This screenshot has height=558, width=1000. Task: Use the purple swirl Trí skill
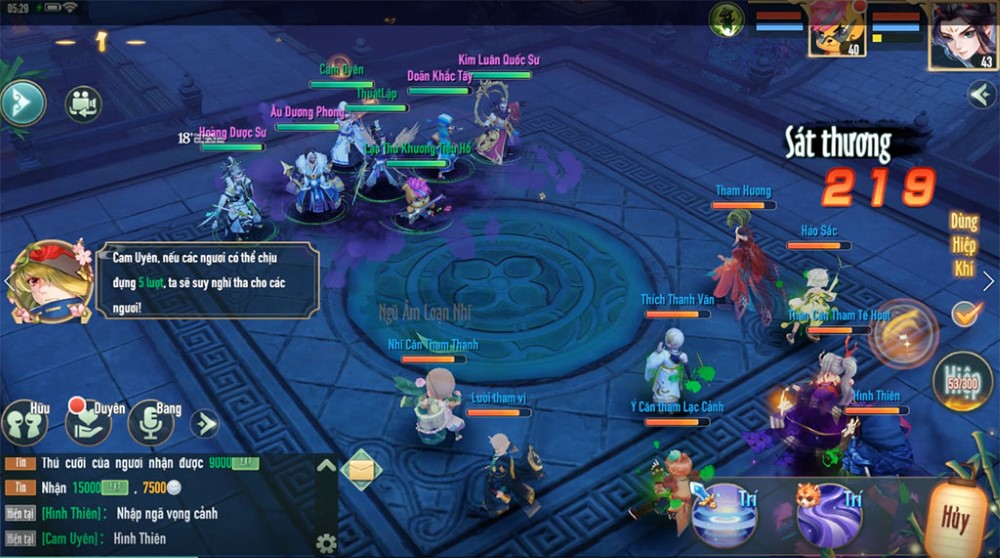pos(828,514)
